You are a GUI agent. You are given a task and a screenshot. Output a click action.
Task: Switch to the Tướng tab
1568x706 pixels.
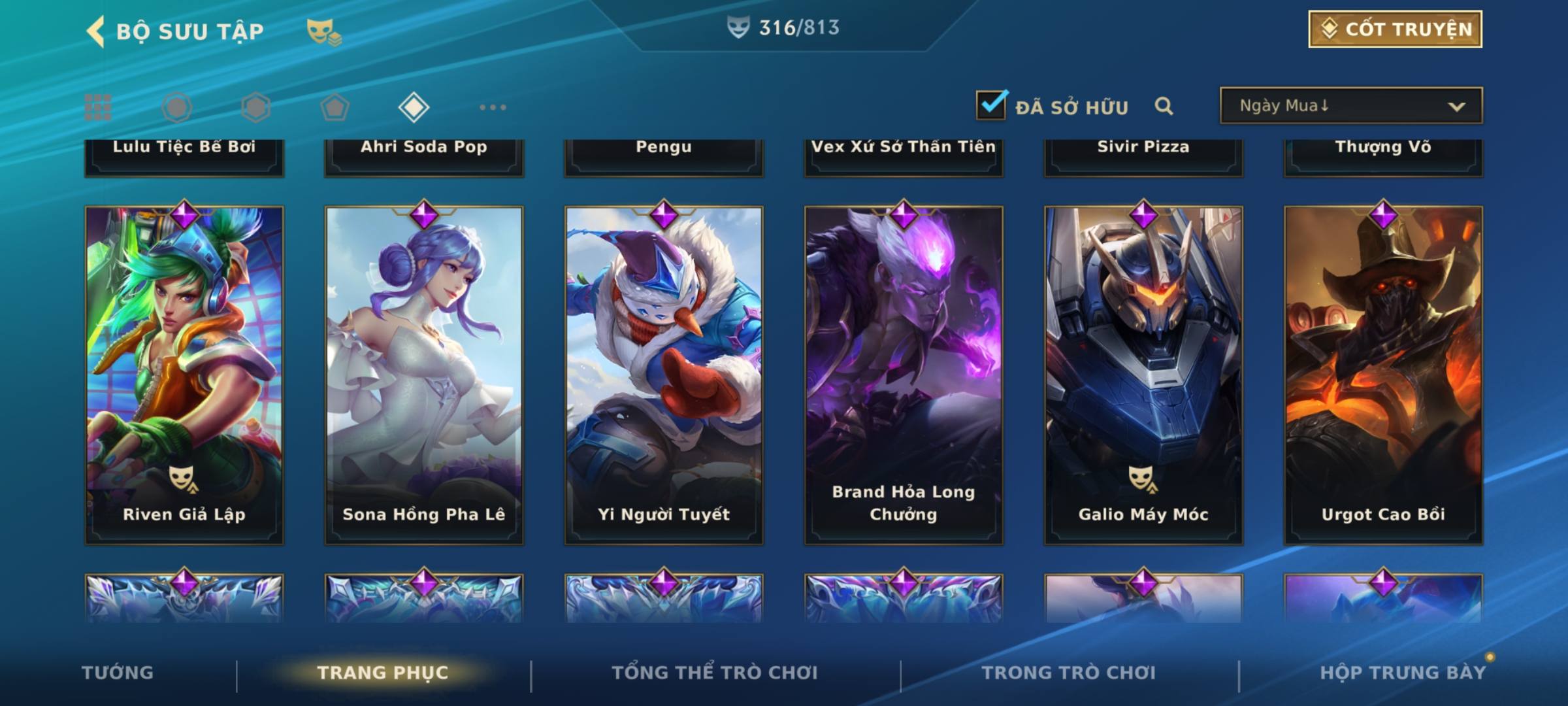click(118, 673)
